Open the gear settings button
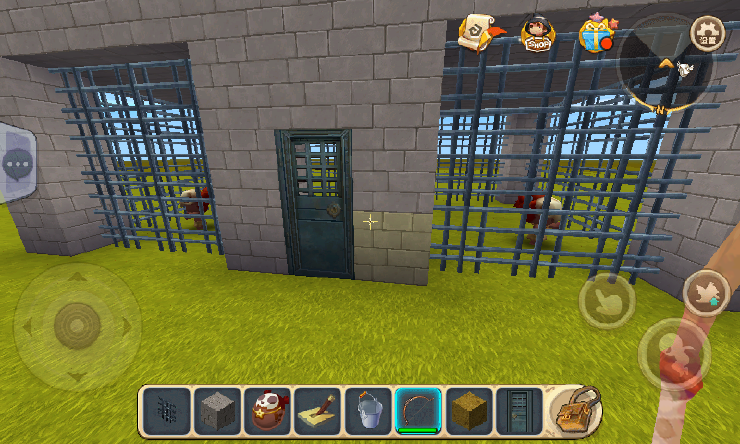The width and height of the screenshot is (740, 444). [708, 32]
